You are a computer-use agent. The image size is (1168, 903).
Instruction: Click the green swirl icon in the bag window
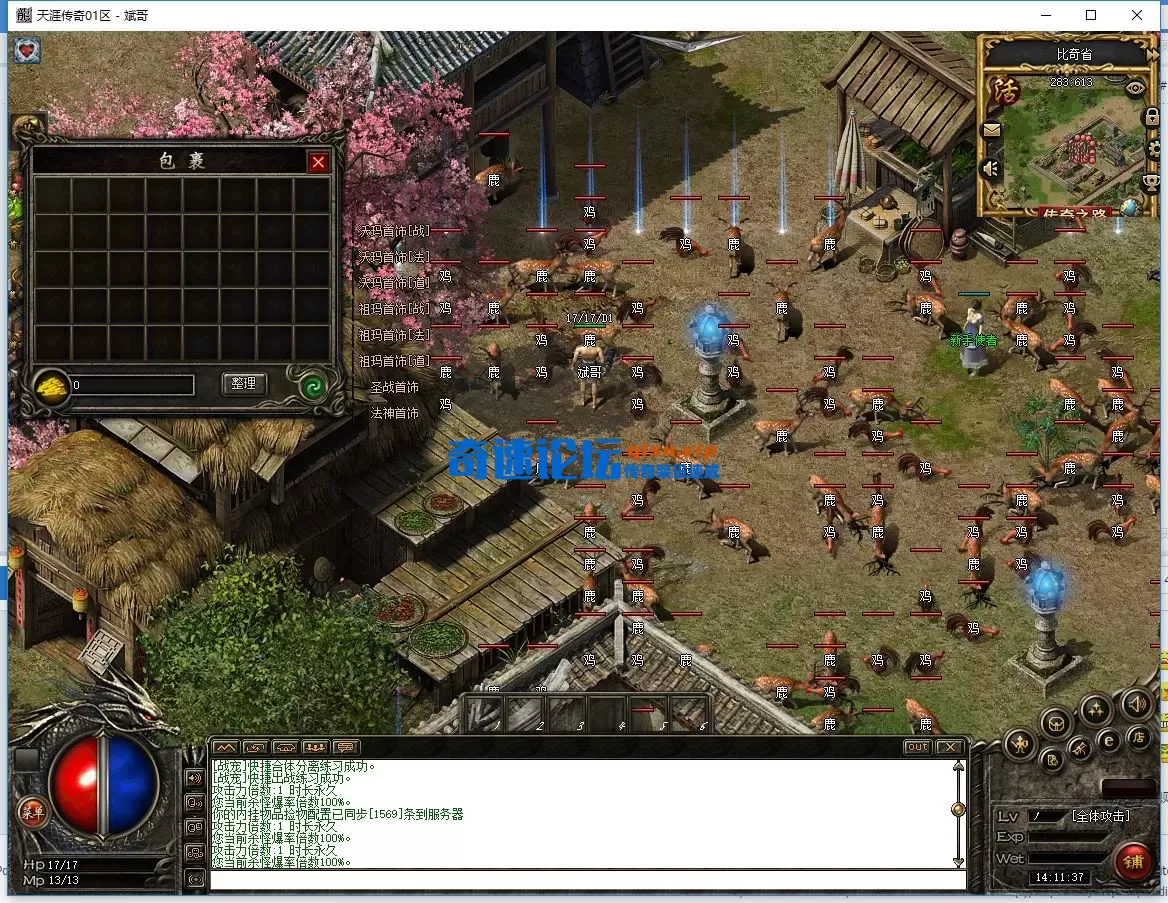(x=315, y=386)
